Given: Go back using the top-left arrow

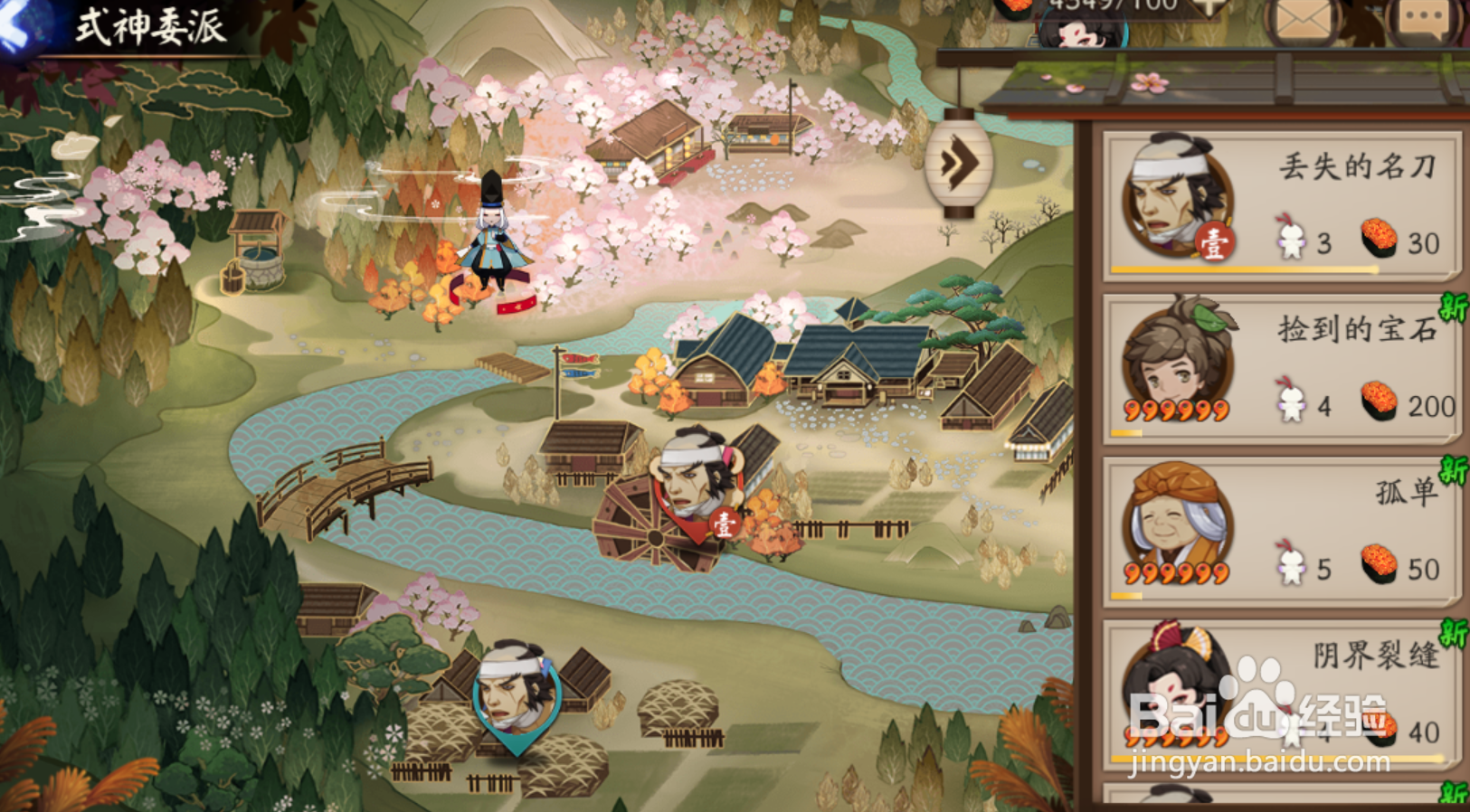Looking at the screenshot, I should pyautogui.click(x=20, y=27).
